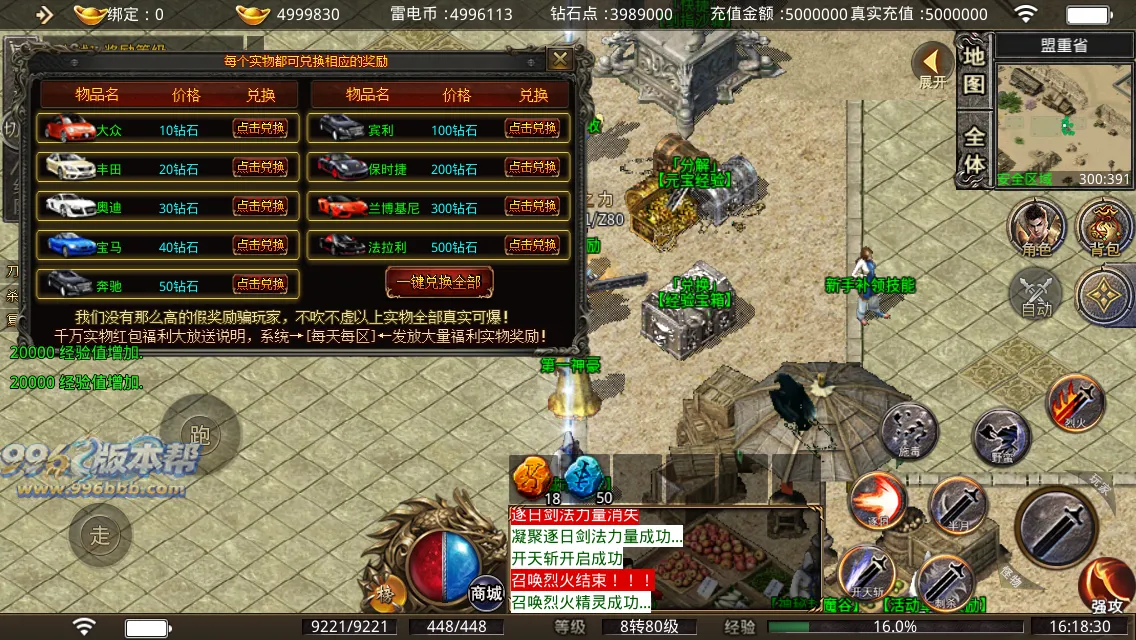The height and width of the screenshot is (640, 1136).
Task: Switch movement to 跑 run mode
Action: tap(200, 433)
